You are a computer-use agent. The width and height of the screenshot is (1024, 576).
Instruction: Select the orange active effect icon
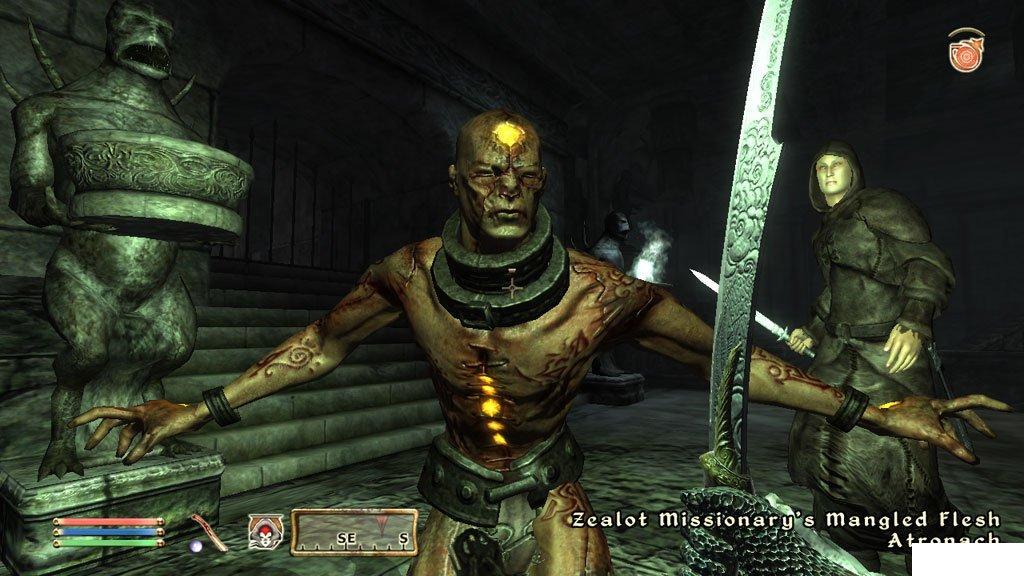(x=966, y=50)
